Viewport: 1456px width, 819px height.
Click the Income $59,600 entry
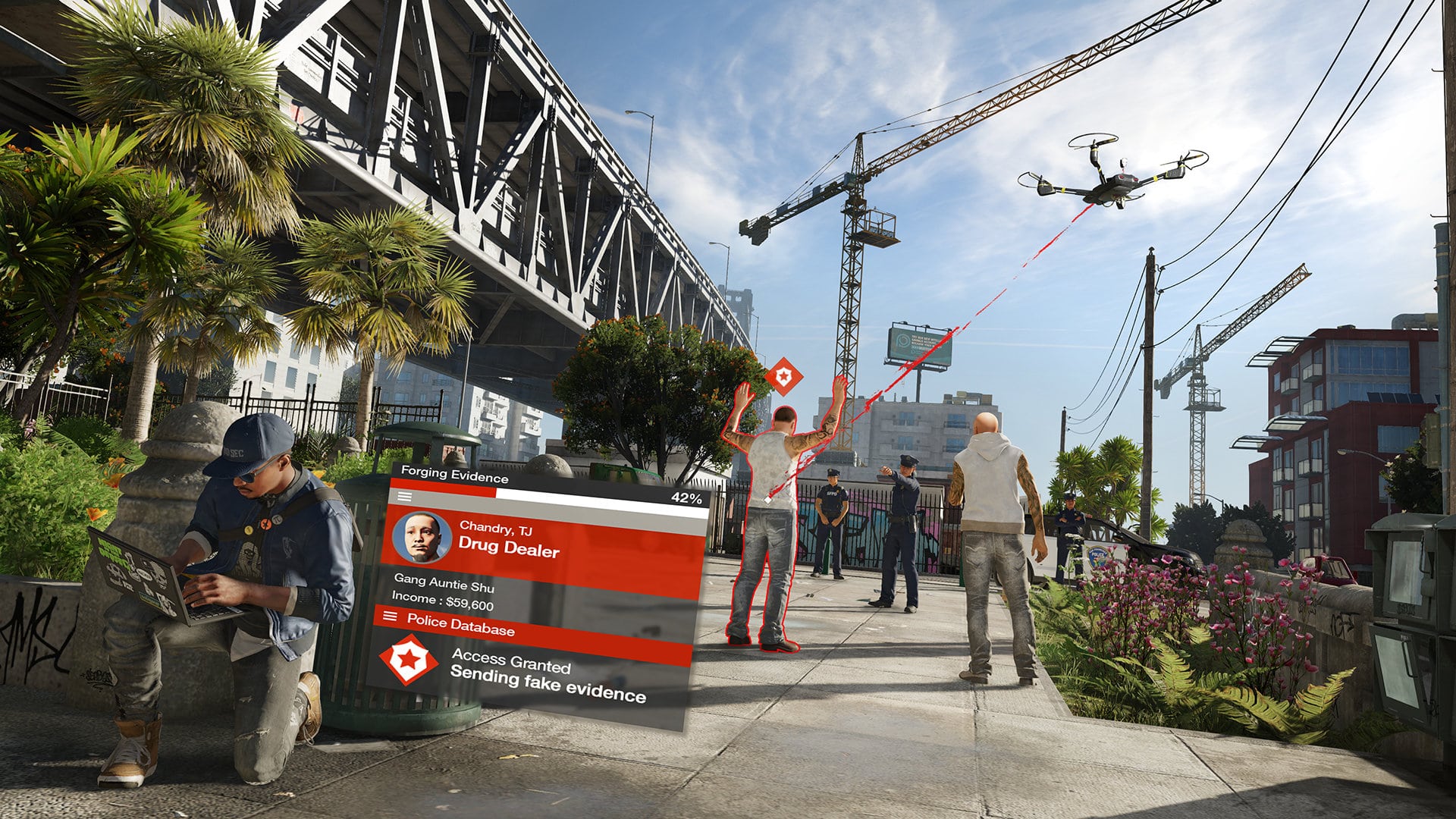pyautogui.click(x=444, y=599)
